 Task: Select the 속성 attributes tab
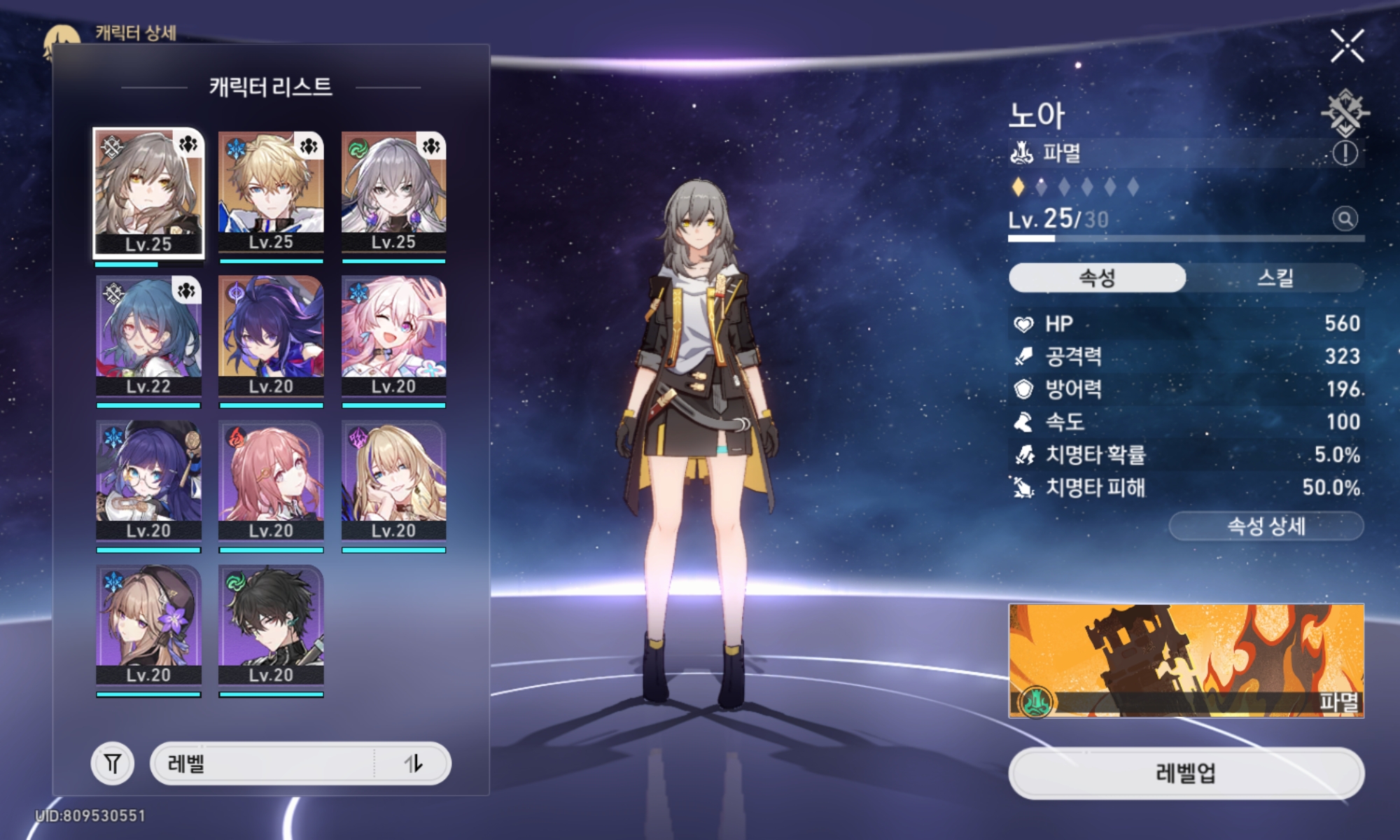coord(1097,278)
